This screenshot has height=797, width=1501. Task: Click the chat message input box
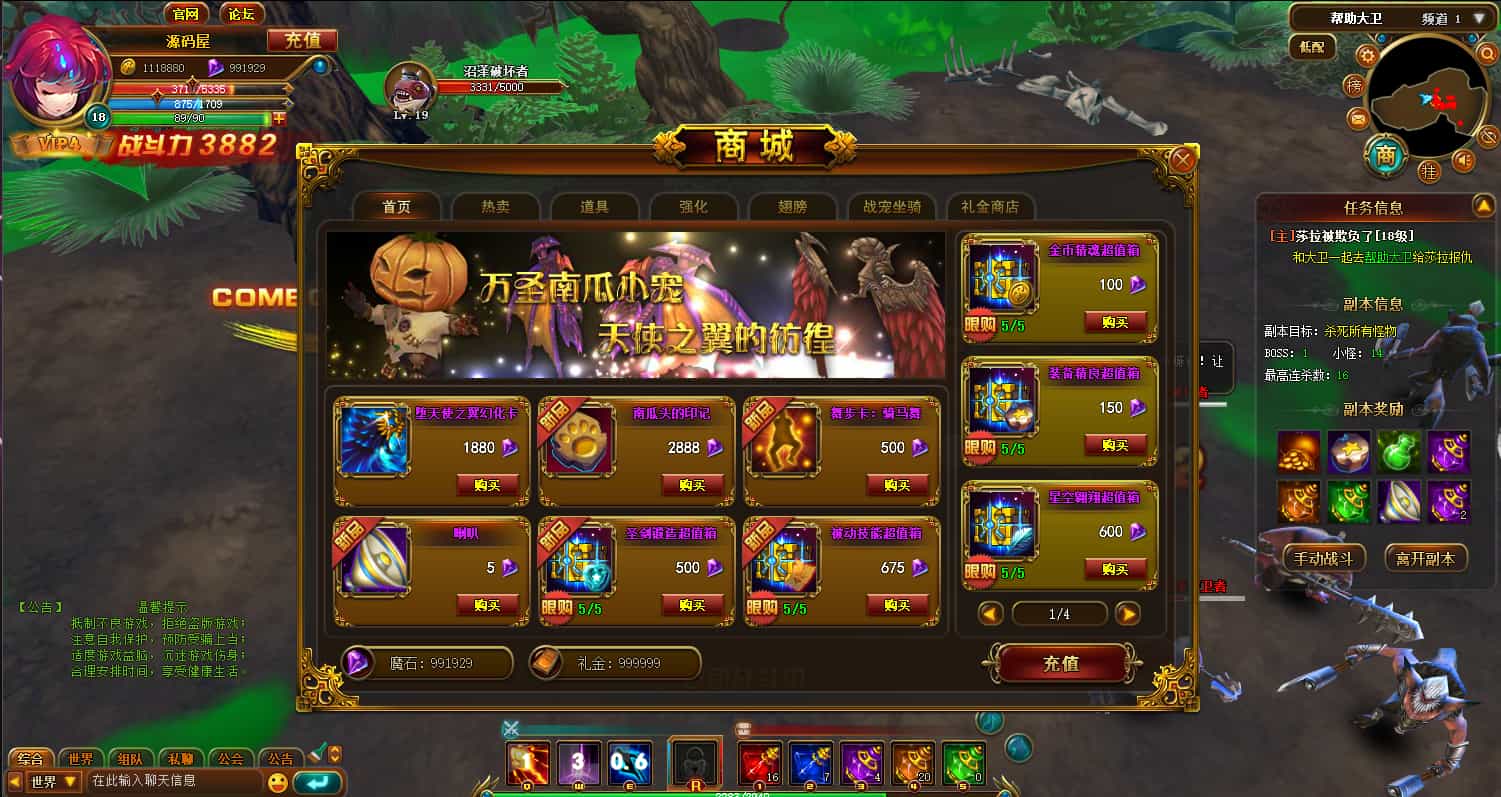tap(175, 781)
